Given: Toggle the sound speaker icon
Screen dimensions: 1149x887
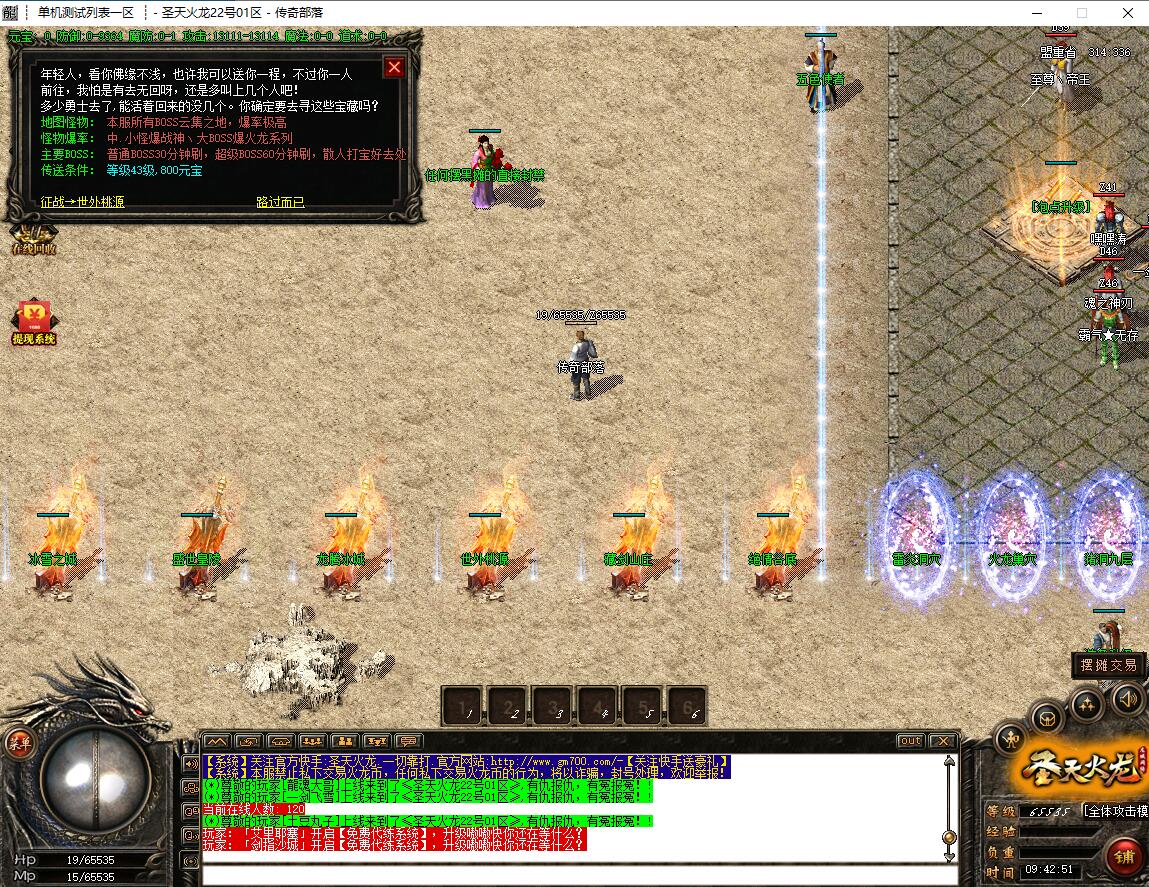Looking at the screenshot, I should (1127, 697).
